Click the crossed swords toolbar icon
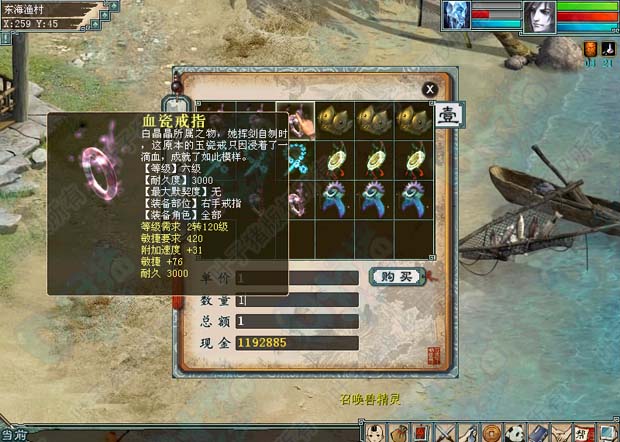620x442 pixels. click(445, 433)
